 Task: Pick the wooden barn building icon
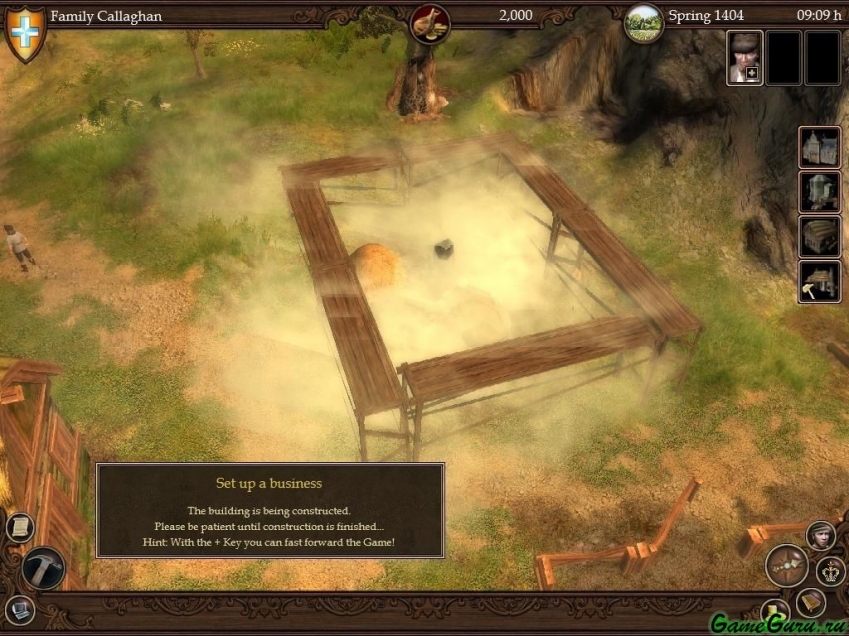pos(819,237)
